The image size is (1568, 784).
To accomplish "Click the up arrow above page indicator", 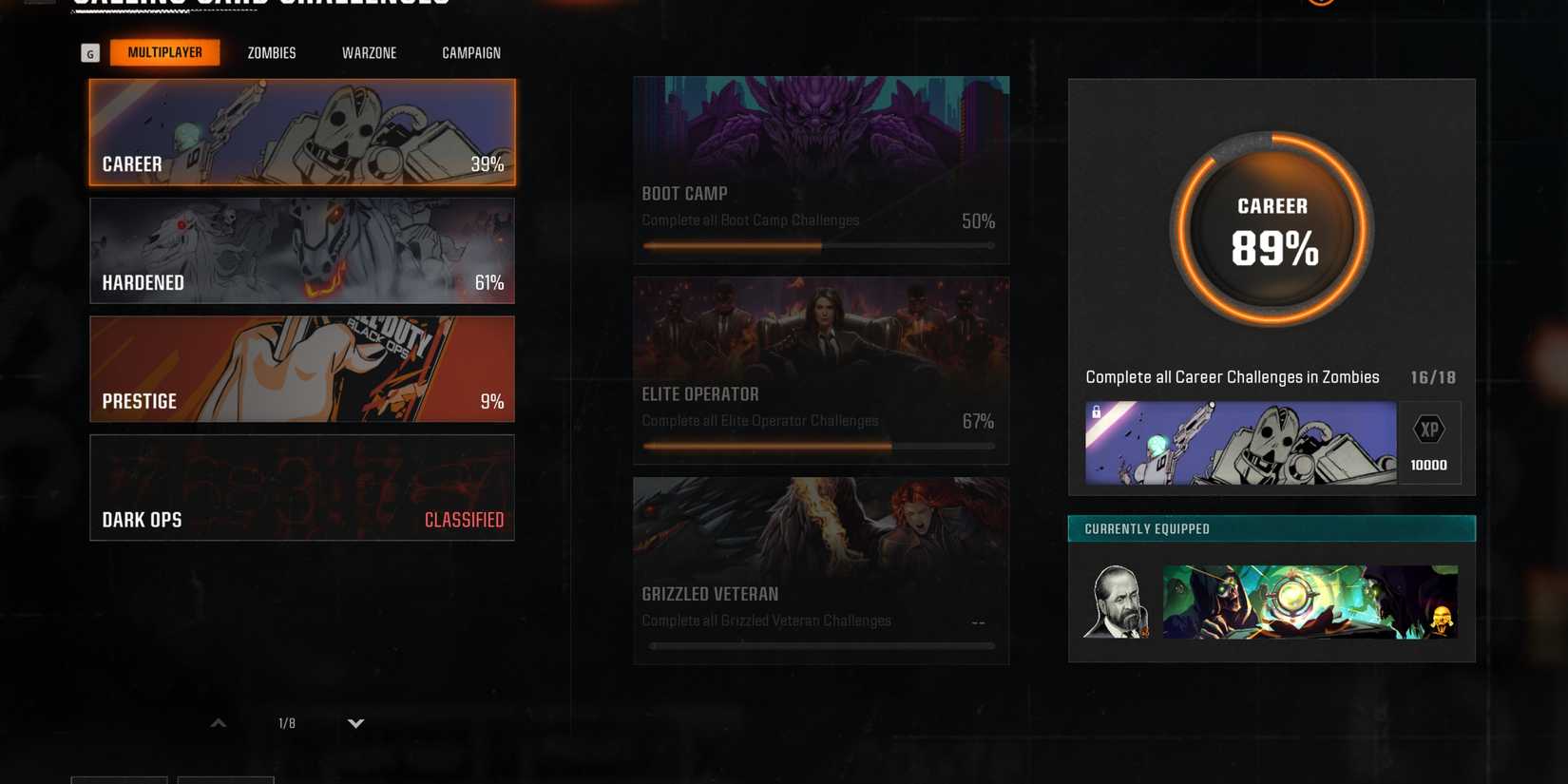I will point(217,722).
